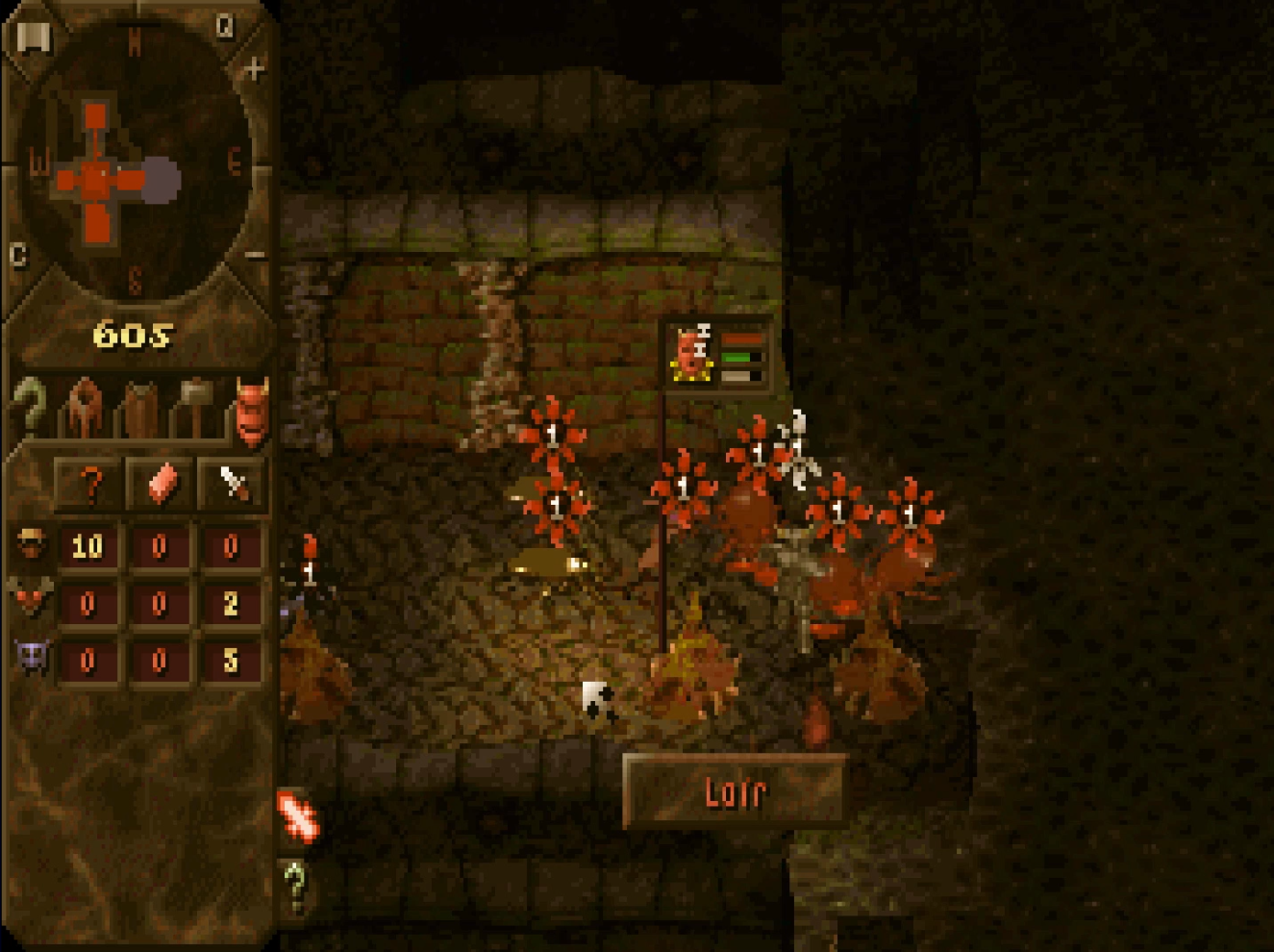Click the fighting count cell showing 2

[231, 604]
